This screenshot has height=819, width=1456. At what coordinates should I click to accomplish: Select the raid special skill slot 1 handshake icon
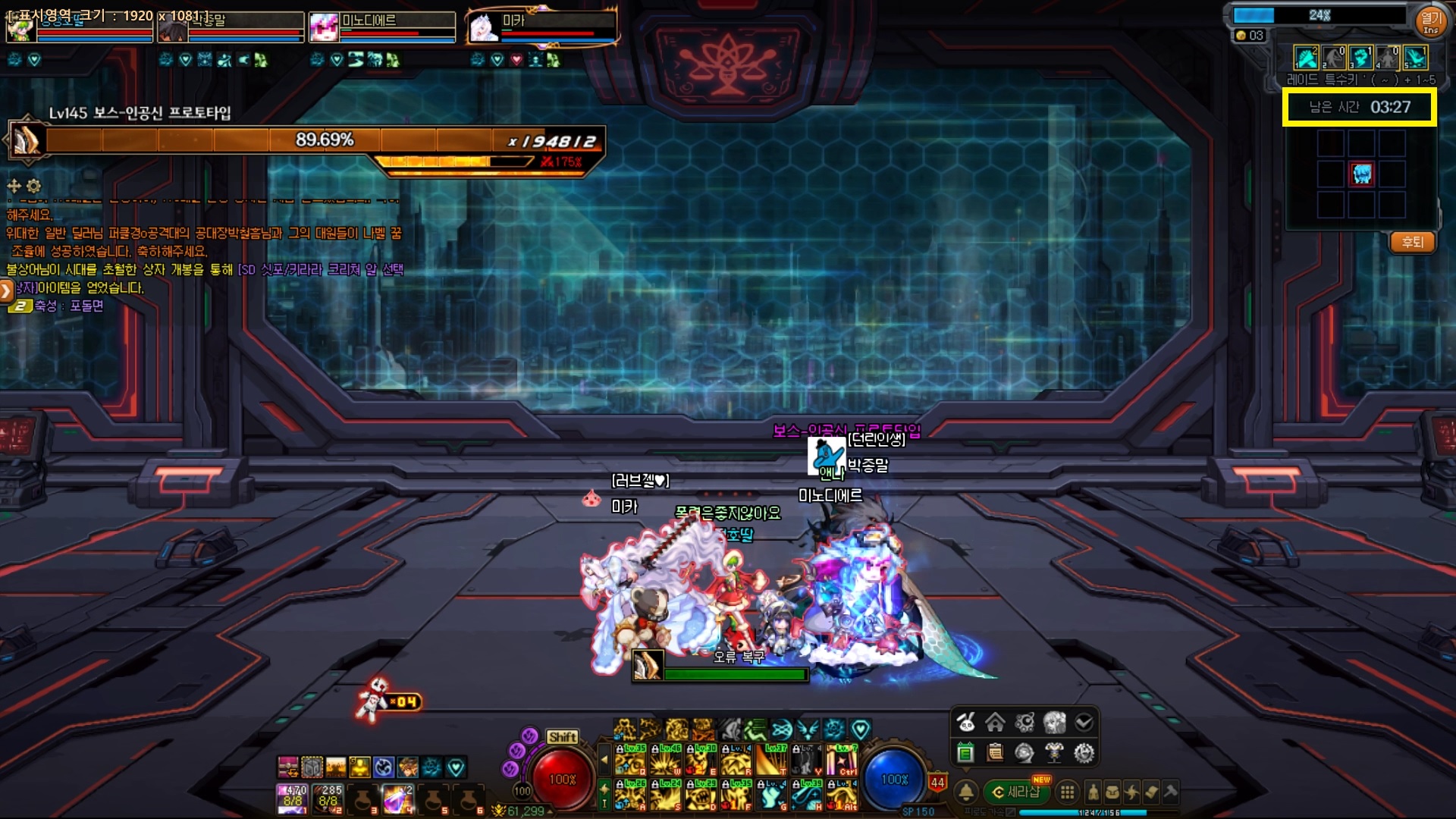click(x=1306, y=58)
